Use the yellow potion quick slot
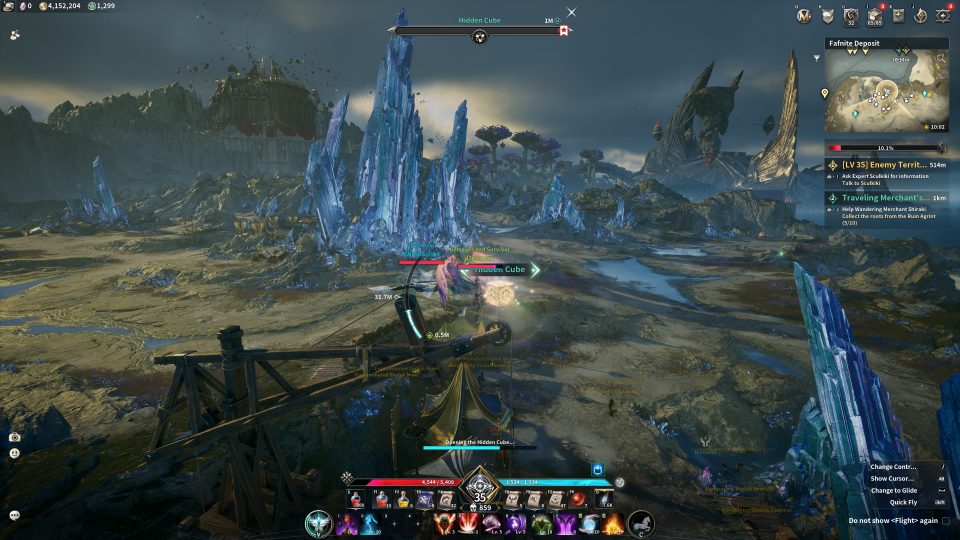Image resolution: width=960 pixels, height=540 pixels. tap(402, 500)
